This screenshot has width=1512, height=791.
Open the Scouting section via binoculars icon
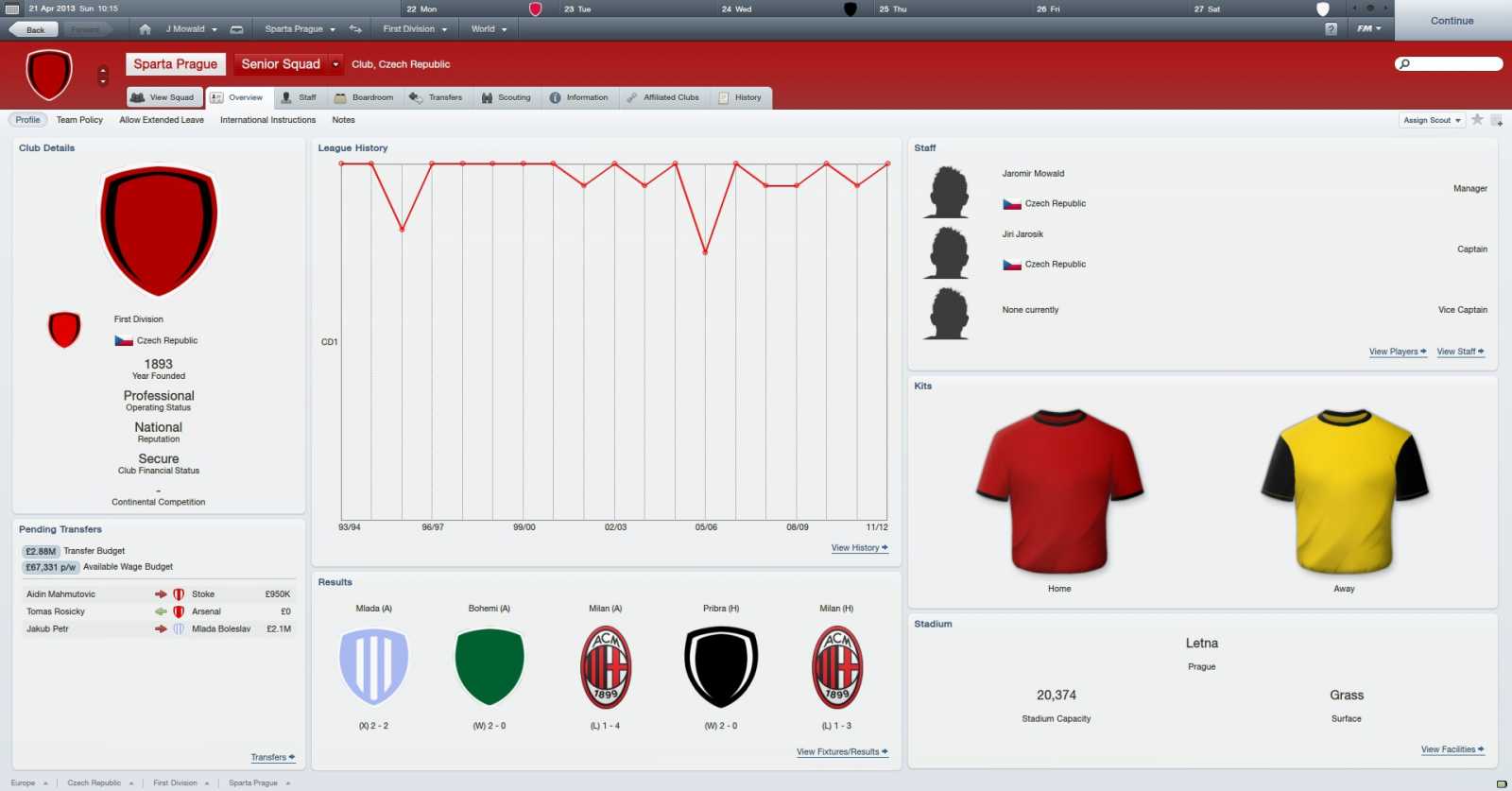(507, 96)
